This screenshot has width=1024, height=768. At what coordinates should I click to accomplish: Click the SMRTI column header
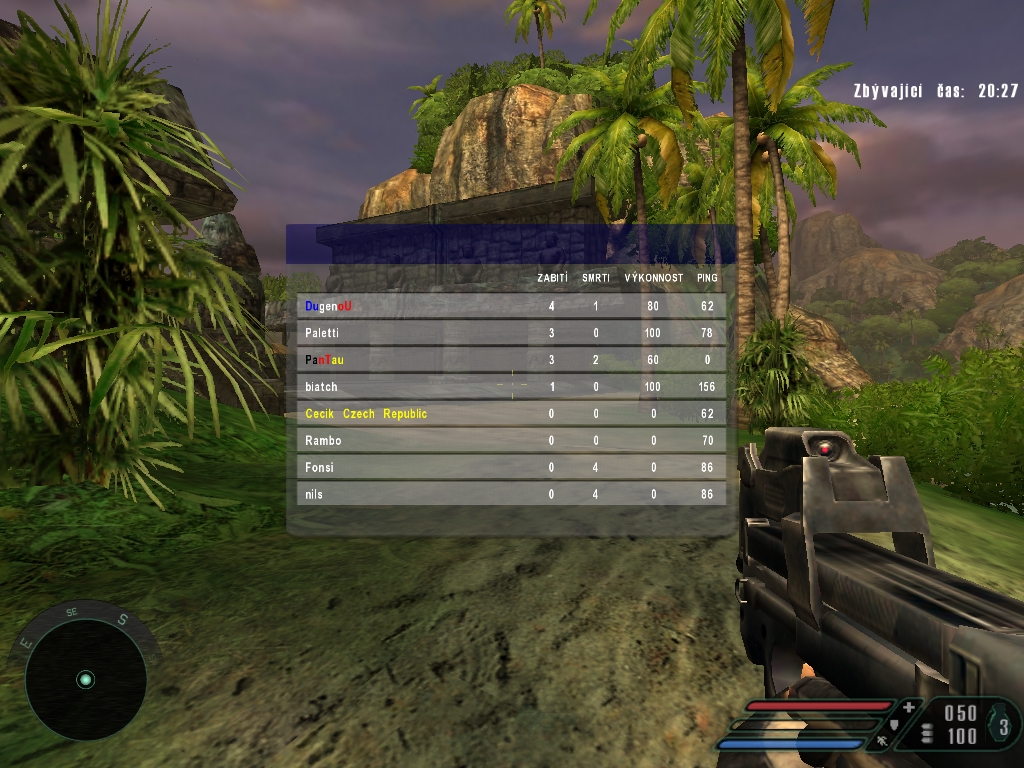pyautogui.click(x=596, y=278)
